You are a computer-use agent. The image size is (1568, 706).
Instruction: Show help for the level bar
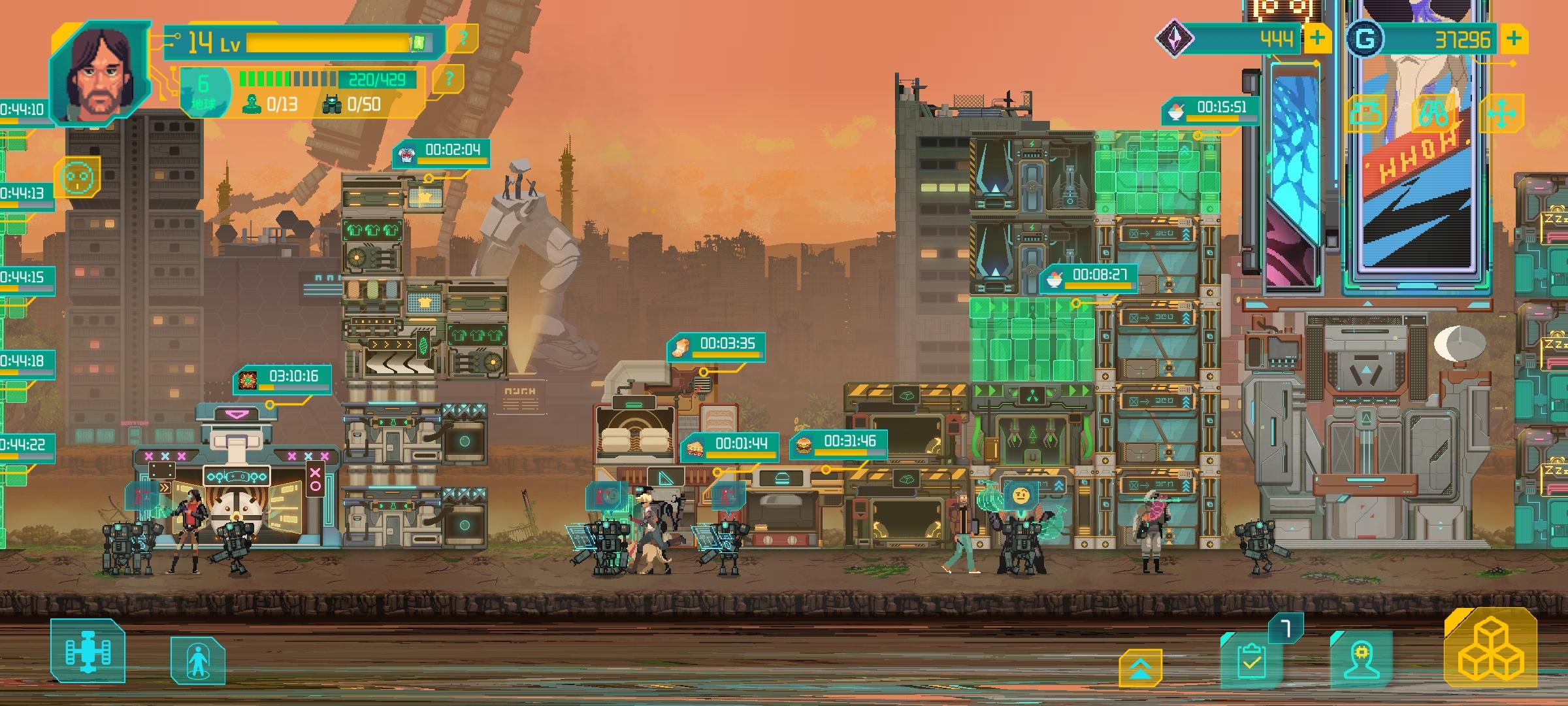coord(463,39)
